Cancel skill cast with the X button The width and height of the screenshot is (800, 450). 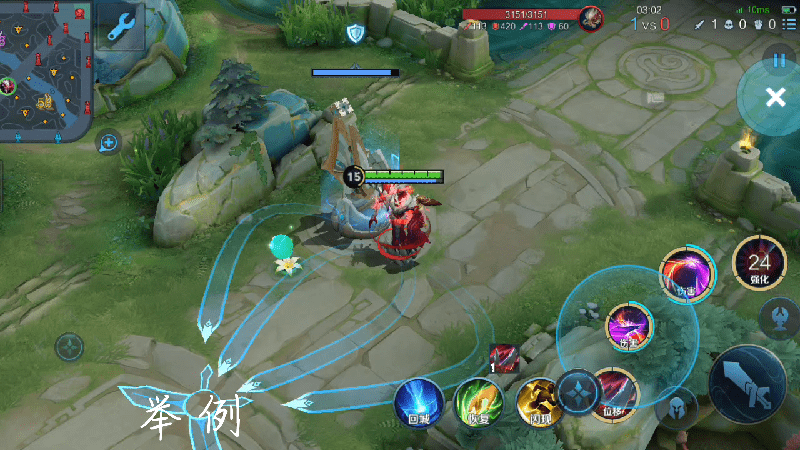tap(775, 97)
